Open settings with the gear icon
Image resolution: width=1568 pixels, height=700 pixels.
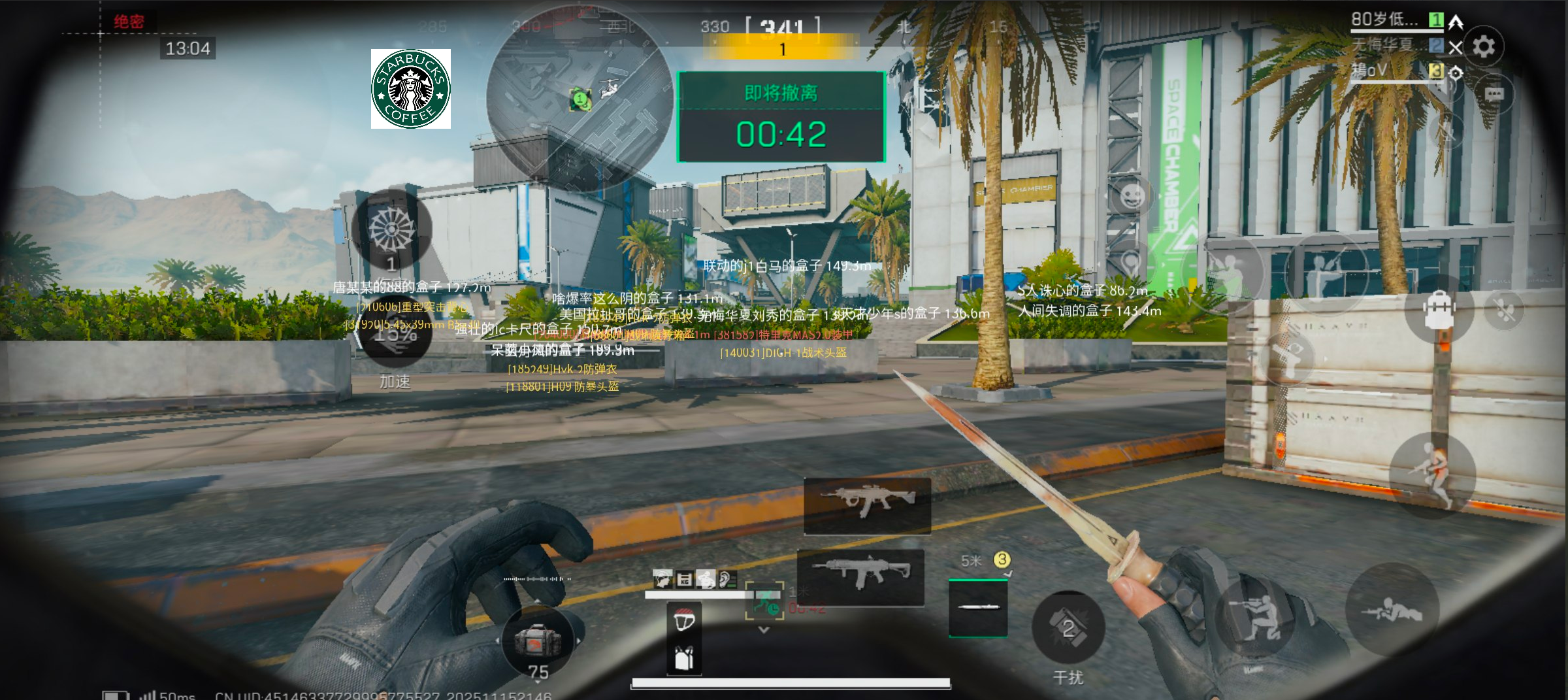tap(1483, 46)
